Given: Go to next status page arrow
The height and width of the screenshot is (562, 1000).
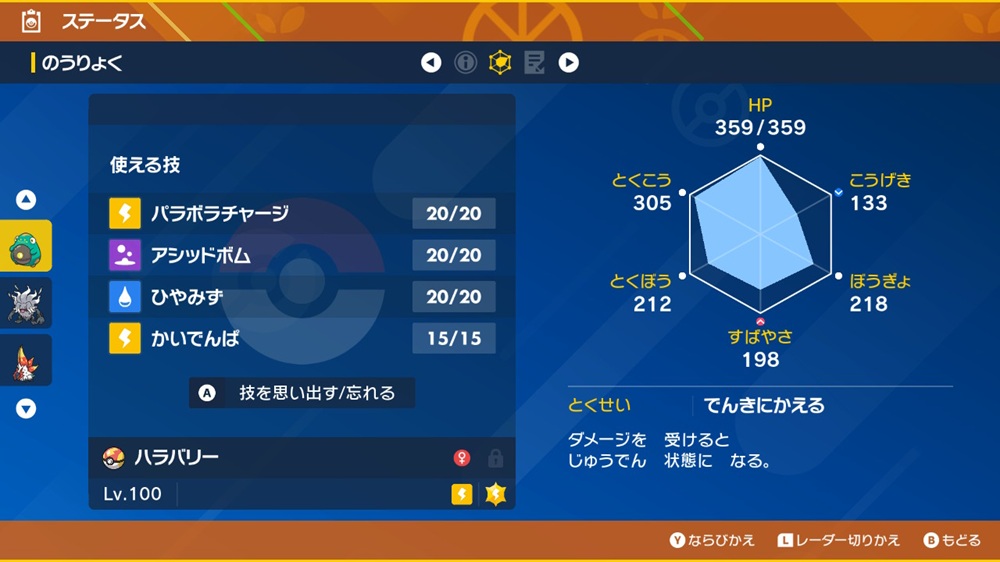Looking at the screenshot, I should click(568, 63).
